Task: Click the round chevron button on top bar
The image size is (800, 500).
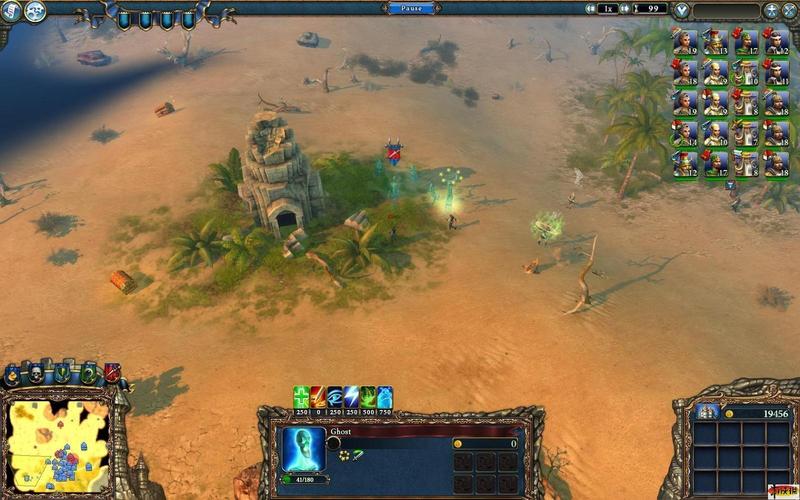Action: point(681,11)
